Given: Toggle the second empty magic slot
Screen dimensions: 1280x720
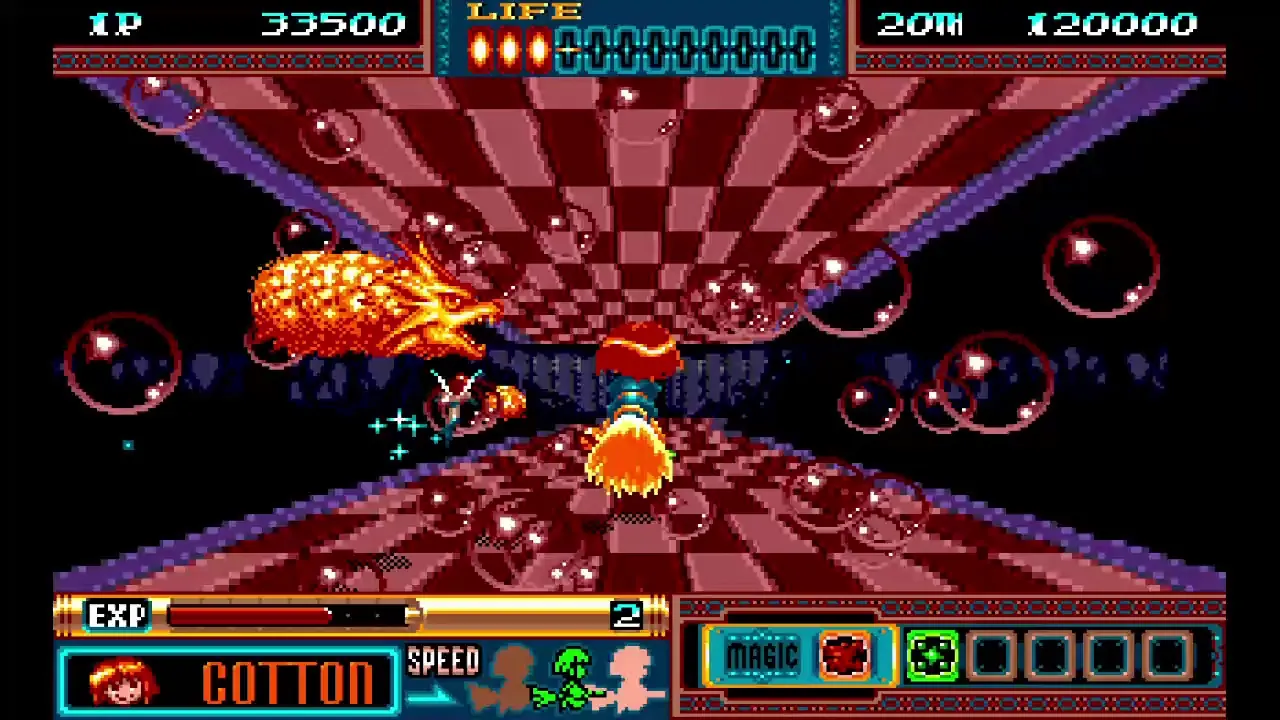Looking at the screenshot, I should pyautogui.click(x=1048, y=655).
